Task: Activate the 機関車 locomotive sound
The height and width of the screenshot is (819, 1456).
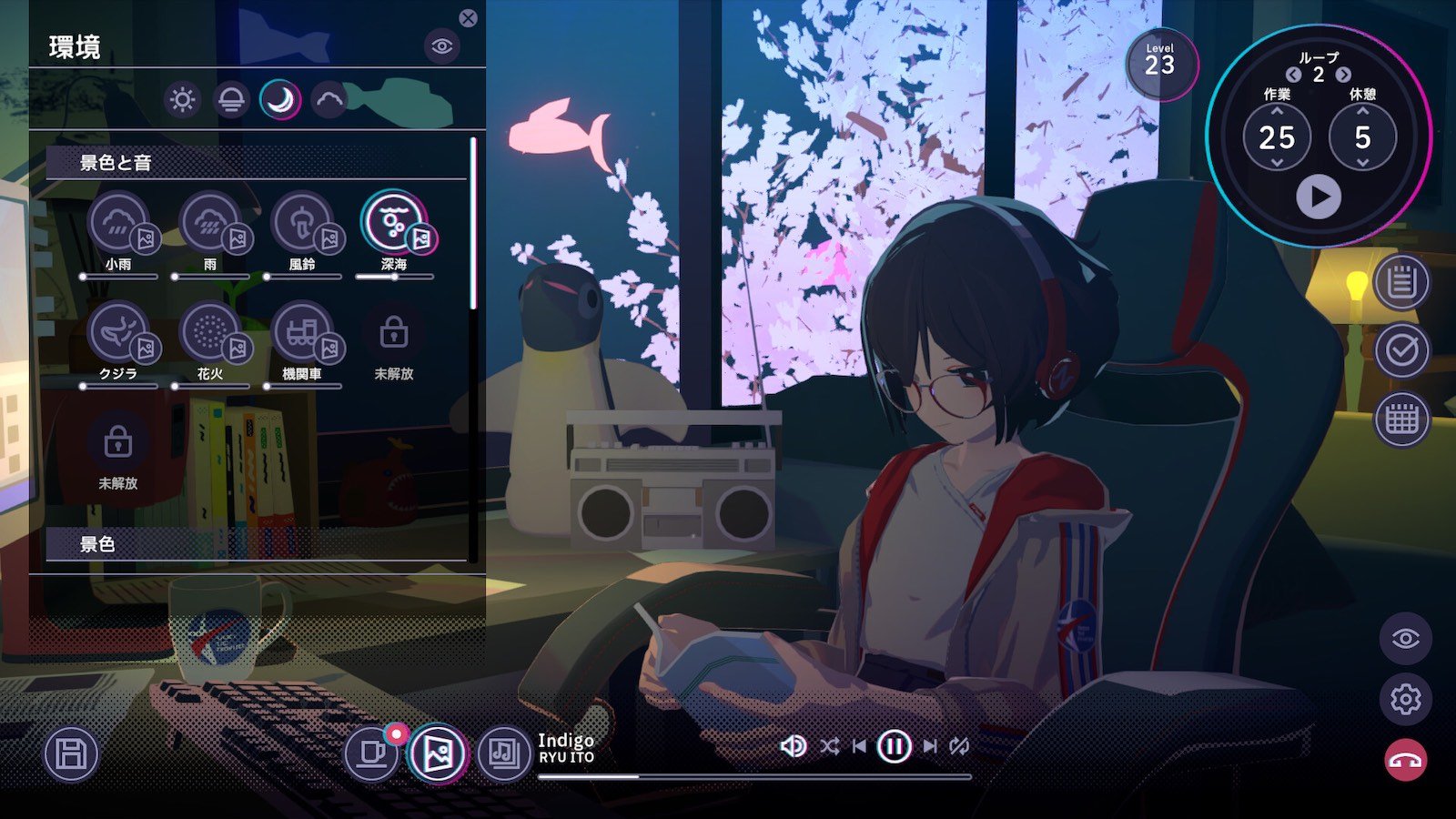Action: pyautogui.click(x=302, y=332)
